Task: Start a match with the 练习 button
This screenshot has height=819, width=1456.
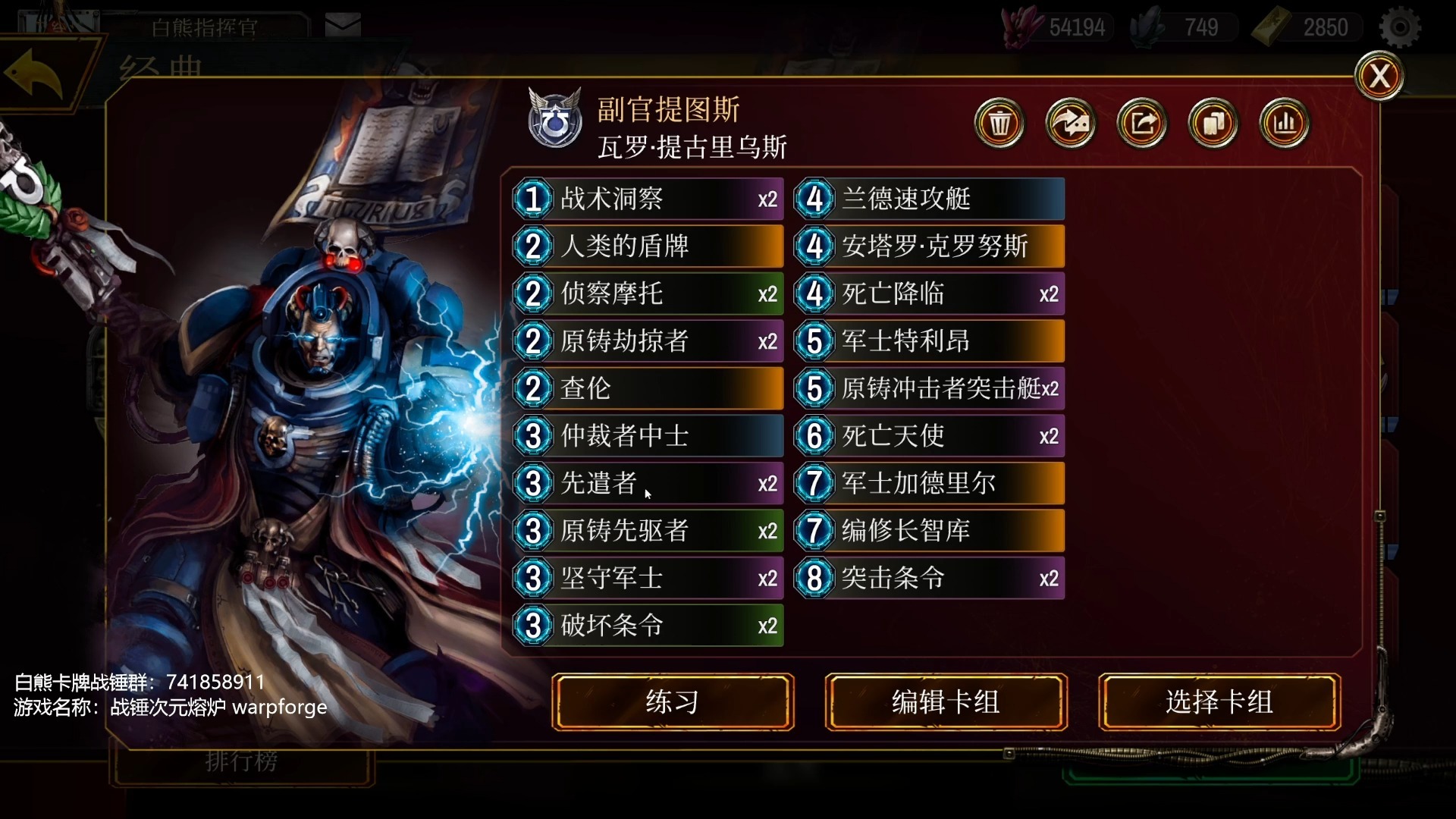Action: [672, 702]
